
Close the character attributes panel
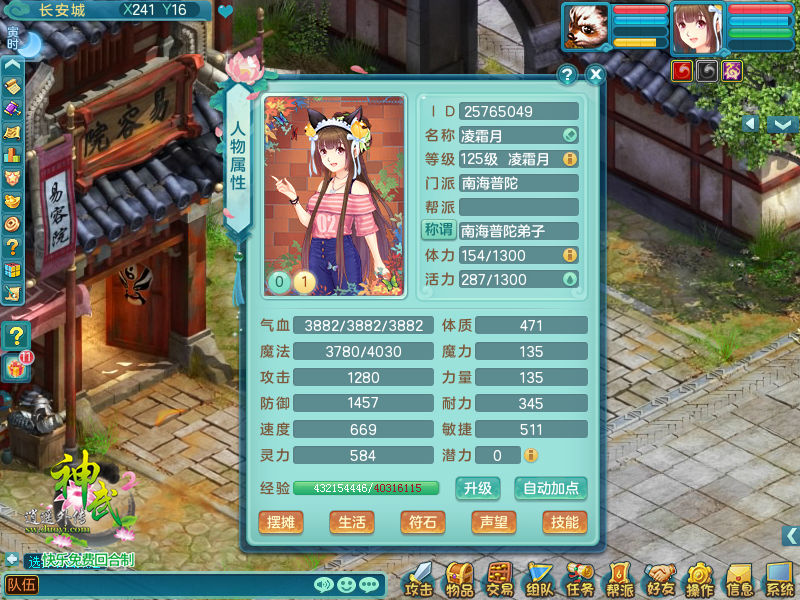595,74
